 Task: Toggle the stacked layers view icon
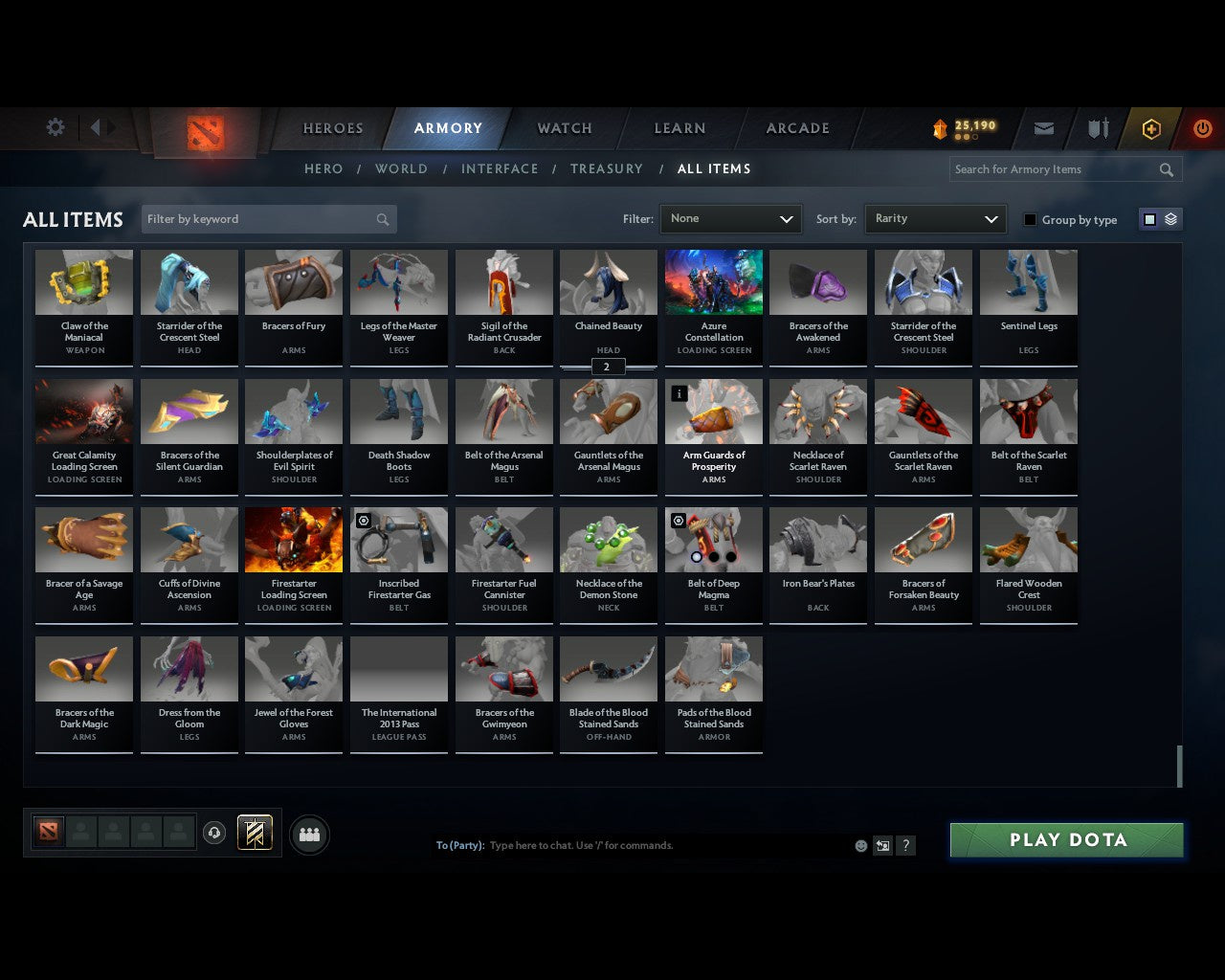1169,218
